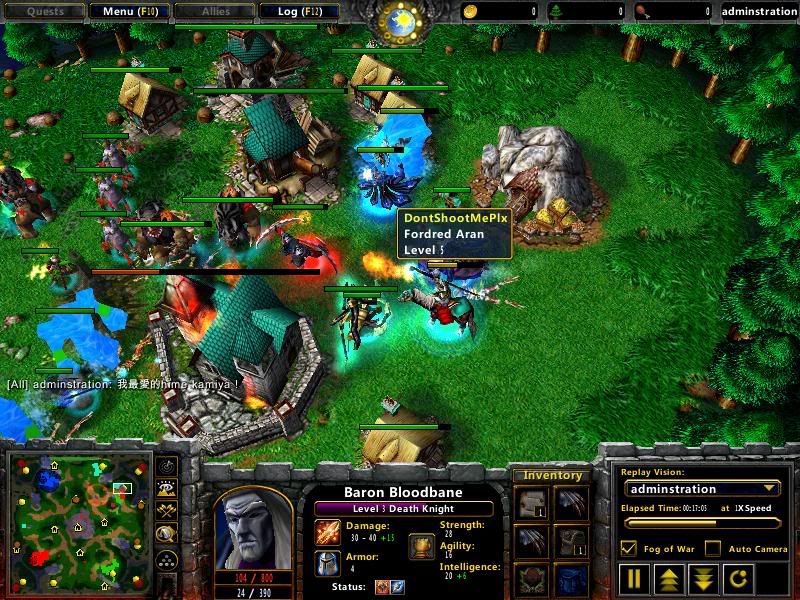The width and height of the screenshot is (800, 600).
Task: Click the replay speed progress slider
Action: [700, 523]
